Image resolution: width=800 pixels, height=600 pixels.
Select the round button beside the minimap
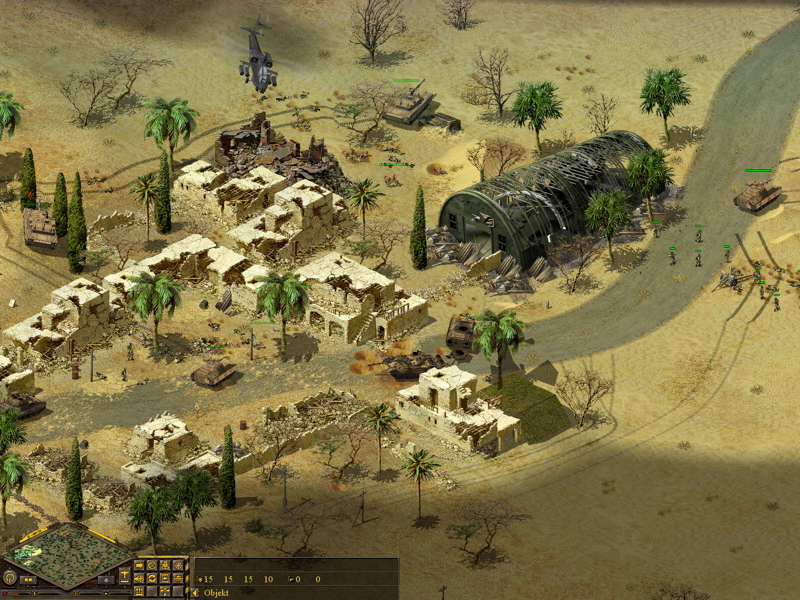(x=10, y=577)
